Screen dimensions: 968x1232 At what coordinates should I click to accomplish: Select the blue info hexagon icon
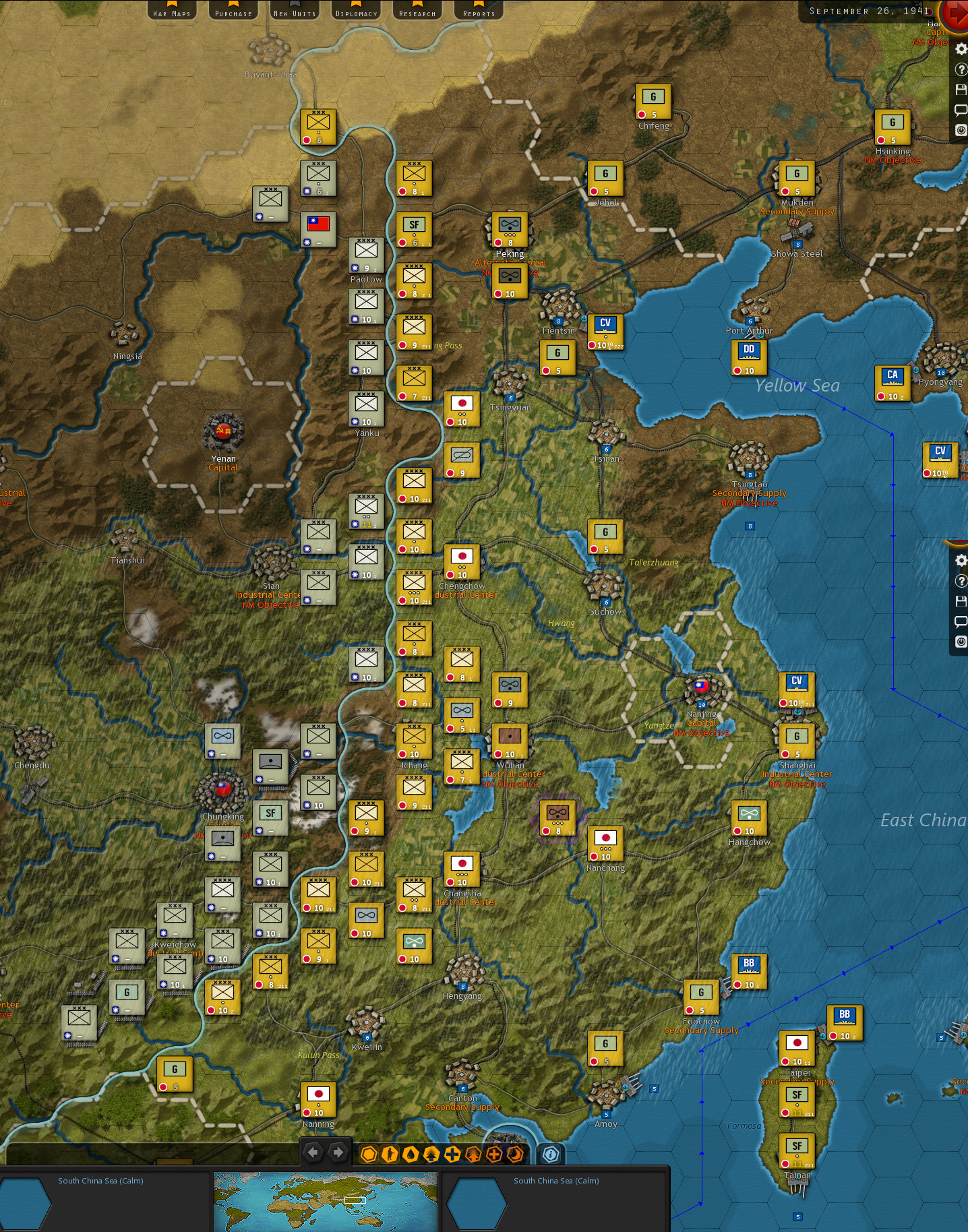coord(550,1153)
